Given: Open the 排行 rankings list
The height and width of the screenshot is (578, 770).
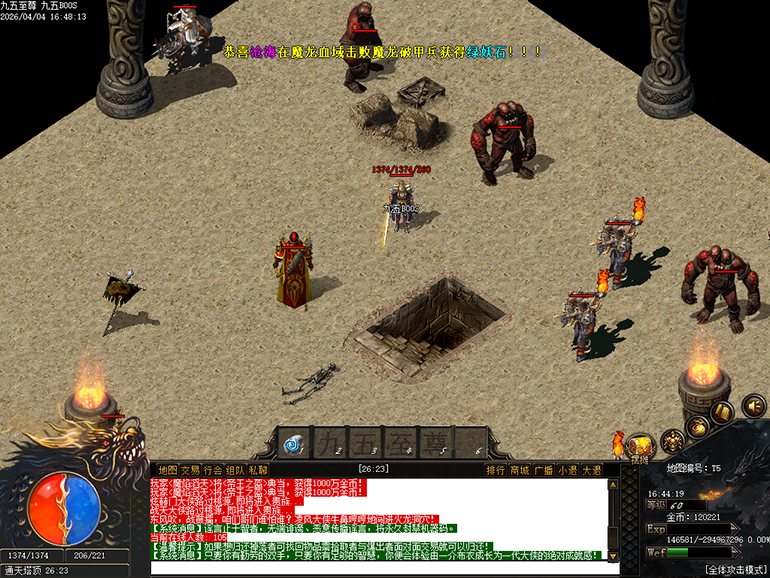Looking at the screenshot, I should click(496, 469).
